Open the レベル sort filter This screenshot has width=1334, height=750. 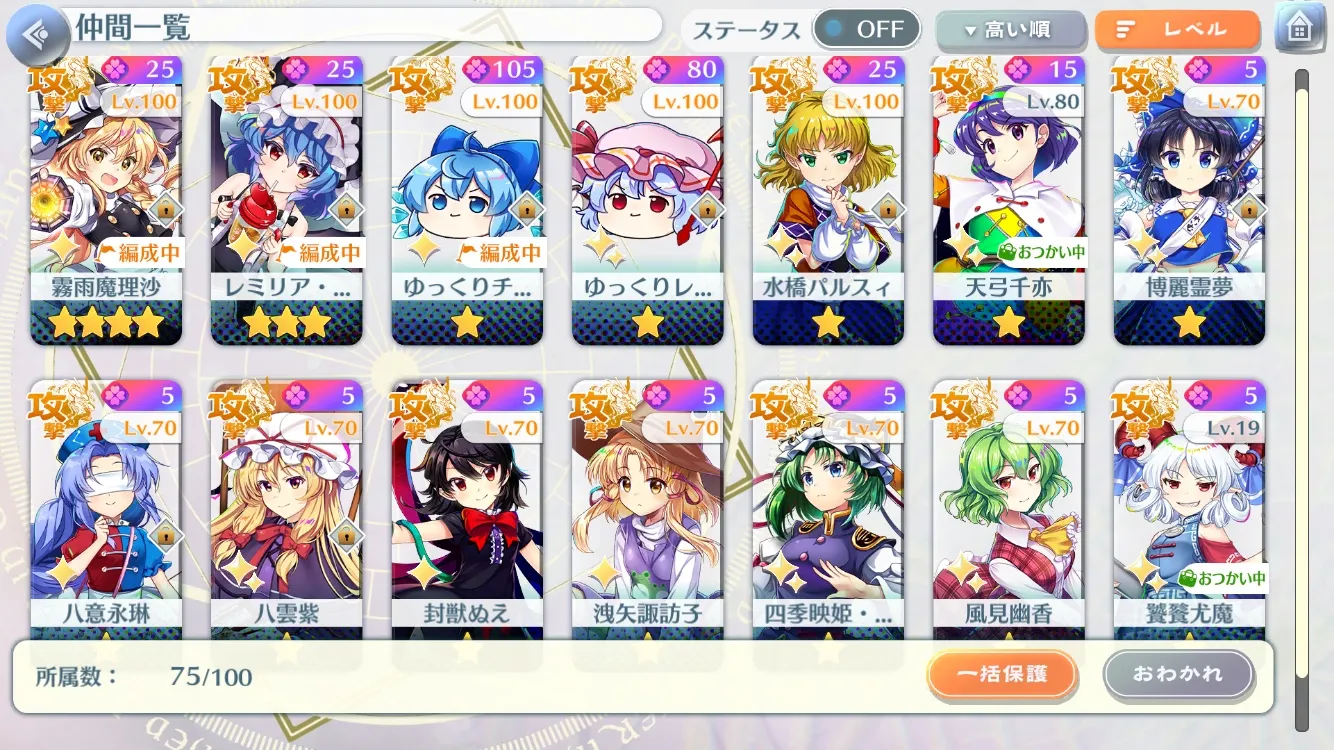(x=1176, y=31)
